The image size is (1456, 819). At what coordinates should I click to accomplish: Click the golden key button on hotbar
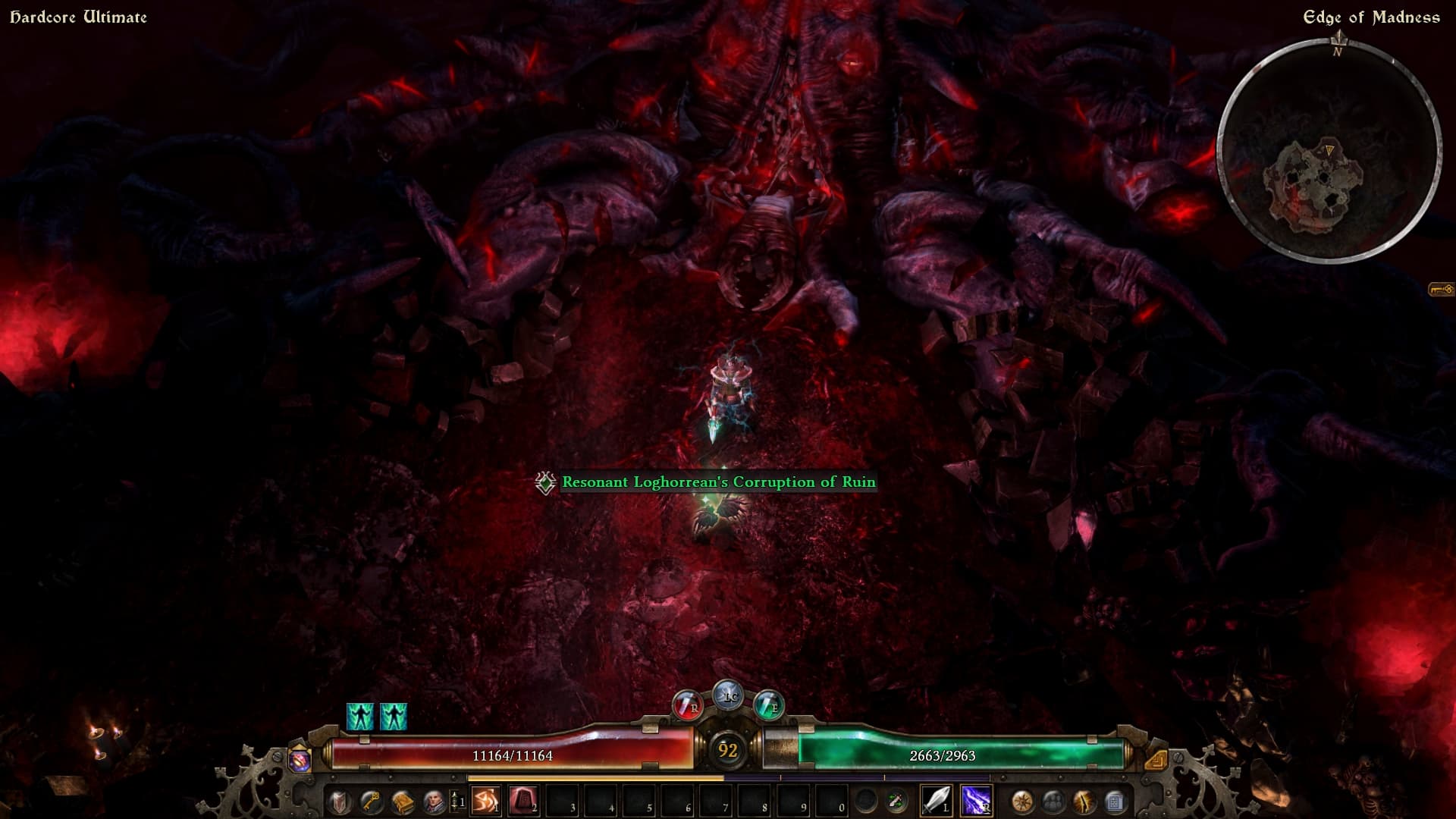(x=371, y=801)
